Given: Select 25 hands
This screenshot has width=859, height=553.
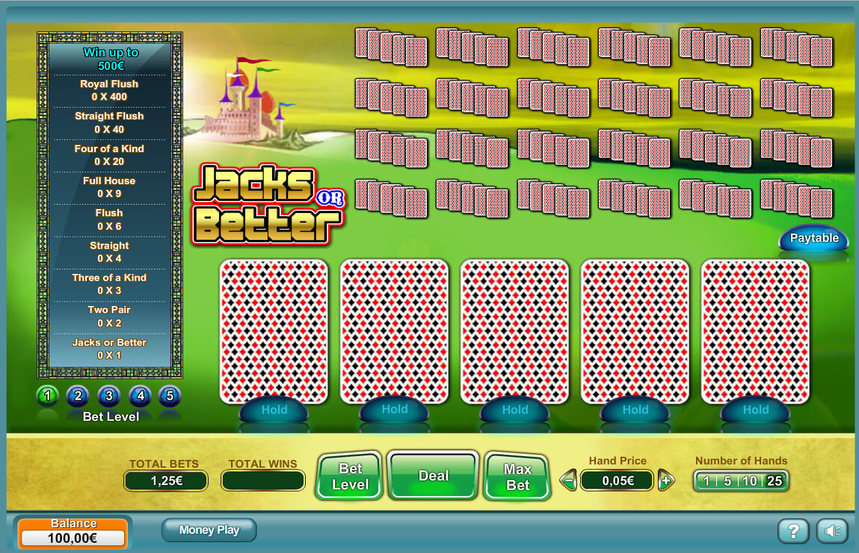Looking at the screenshot, I should (773, 481).
